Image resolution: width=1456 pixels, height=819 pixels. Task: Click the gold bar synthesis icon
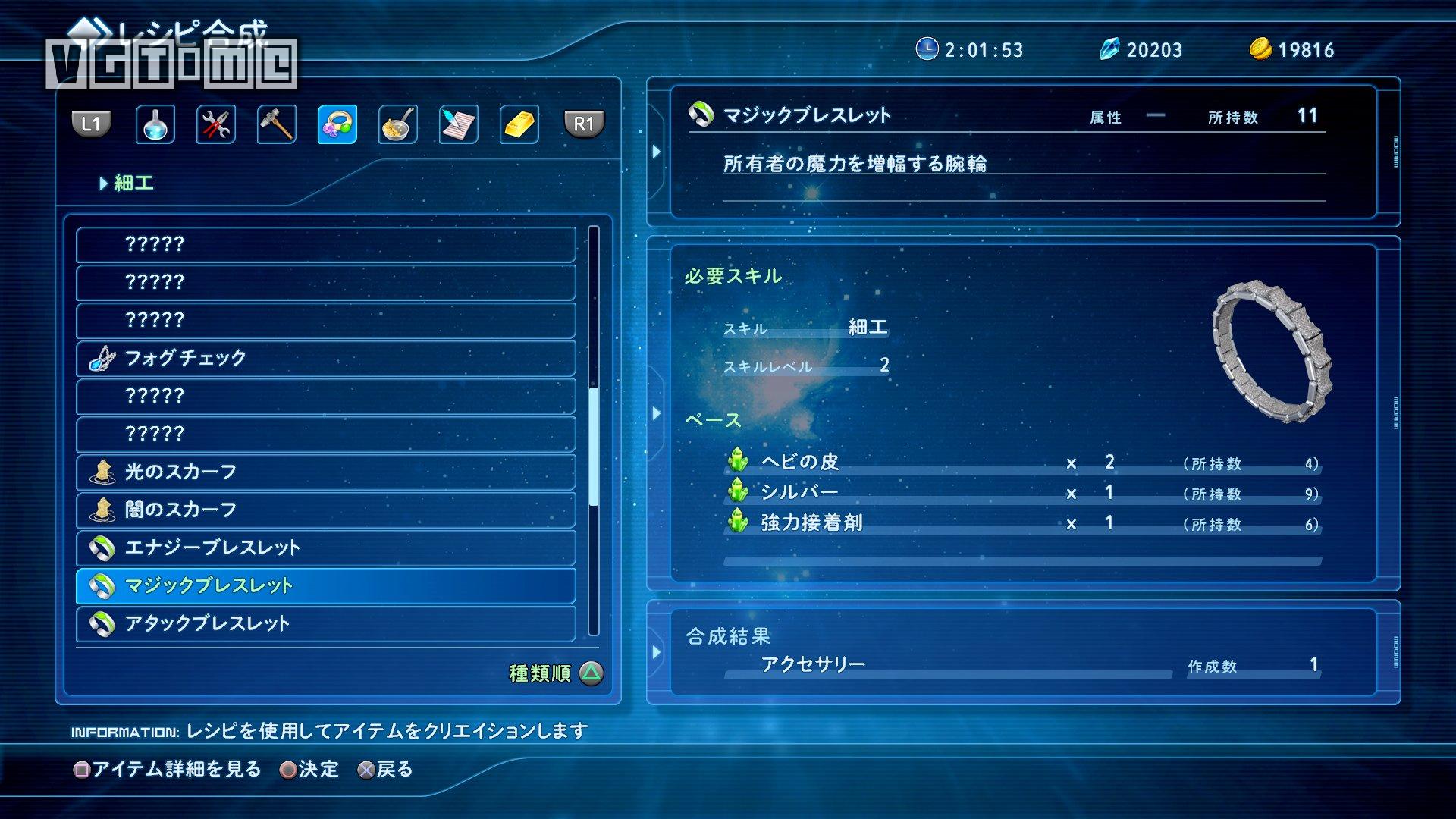tap(519, 125)
